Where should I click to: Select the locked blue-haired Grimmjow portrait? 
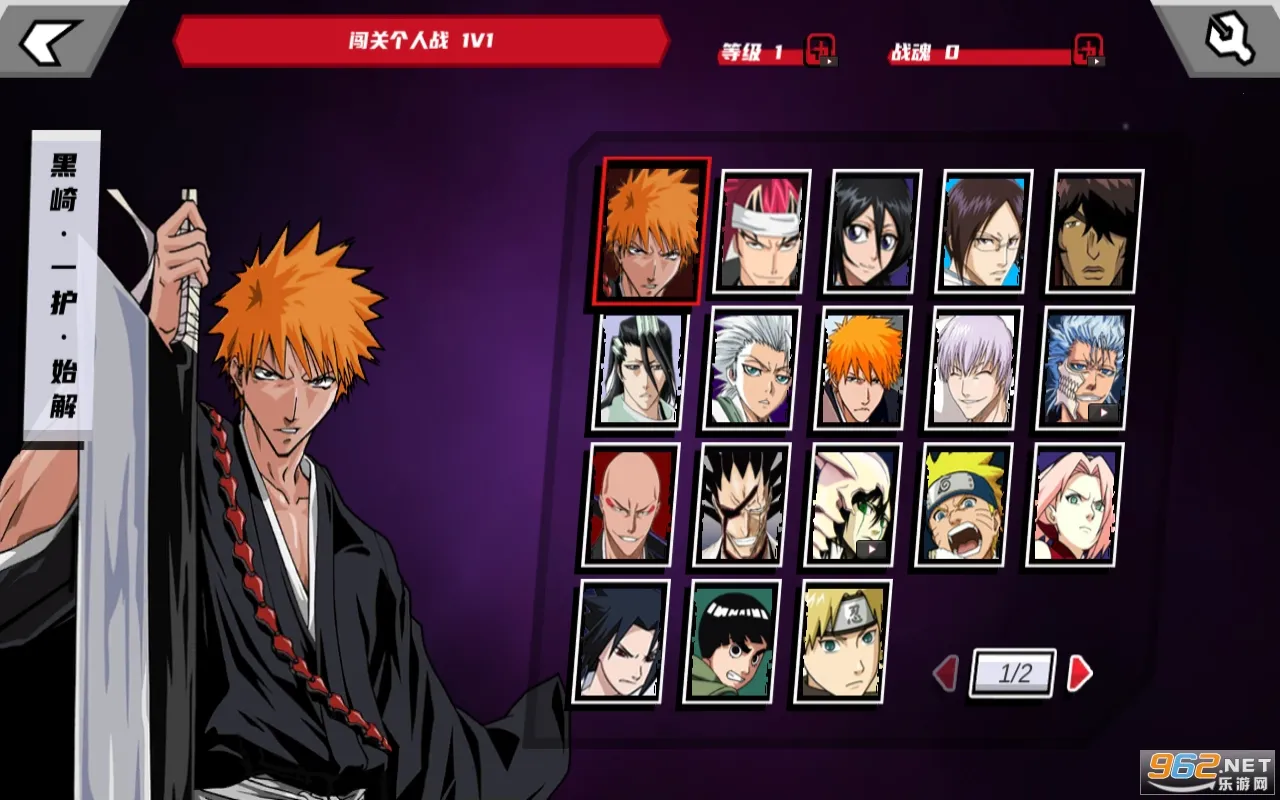1084,368
